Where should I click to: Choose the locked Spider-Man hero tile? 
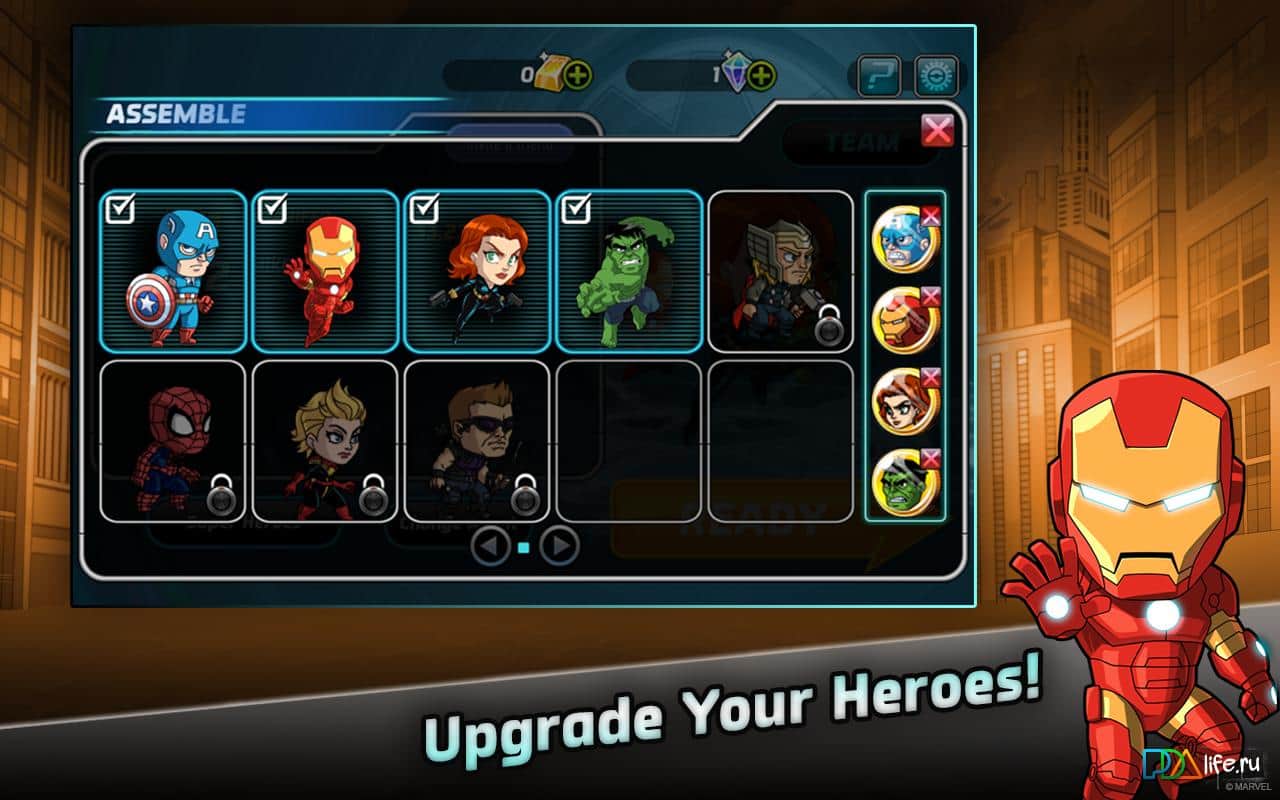point(173,441)
